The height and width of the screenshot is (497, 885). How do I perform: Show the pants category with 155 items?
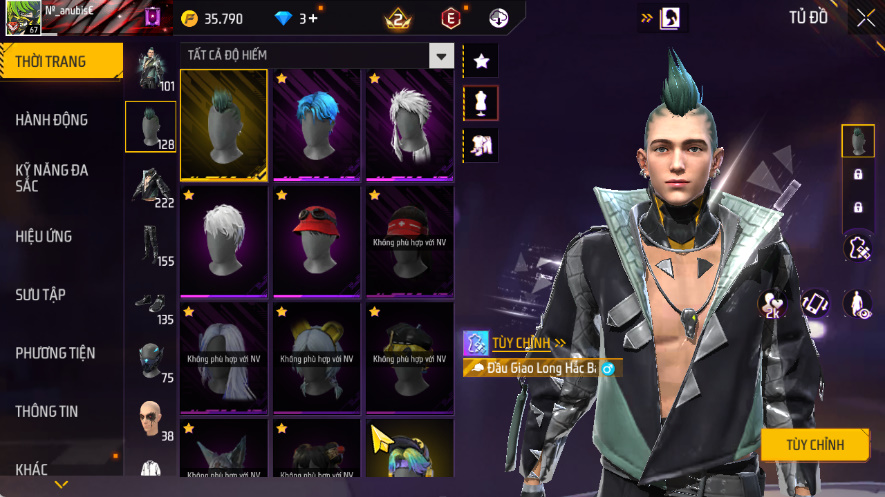tap(150, 244)
